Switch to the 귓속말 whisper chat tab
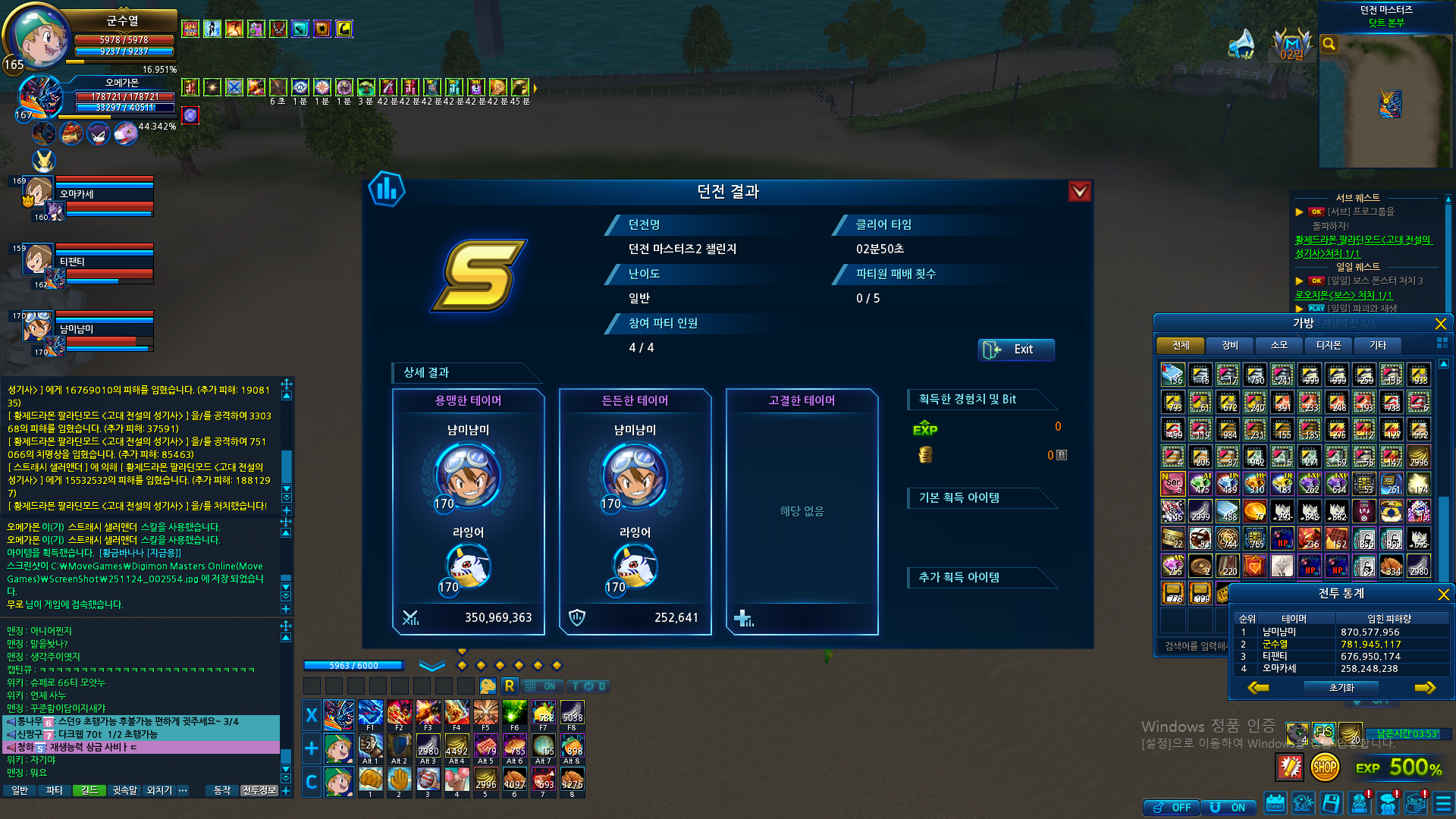 (x=124, y=790)
